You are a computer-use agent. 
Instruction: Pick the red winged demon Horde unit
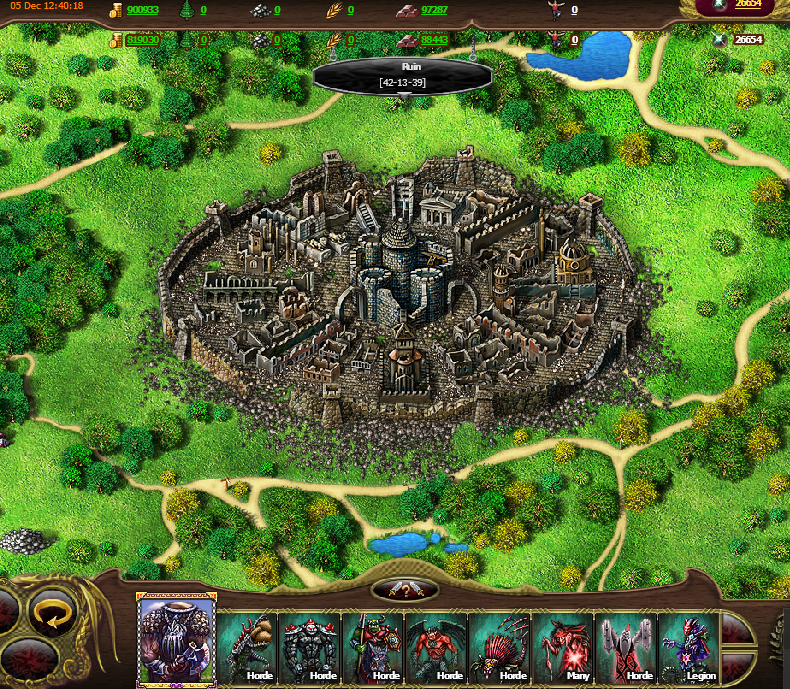pyautogui.click(x=437, y=646)
